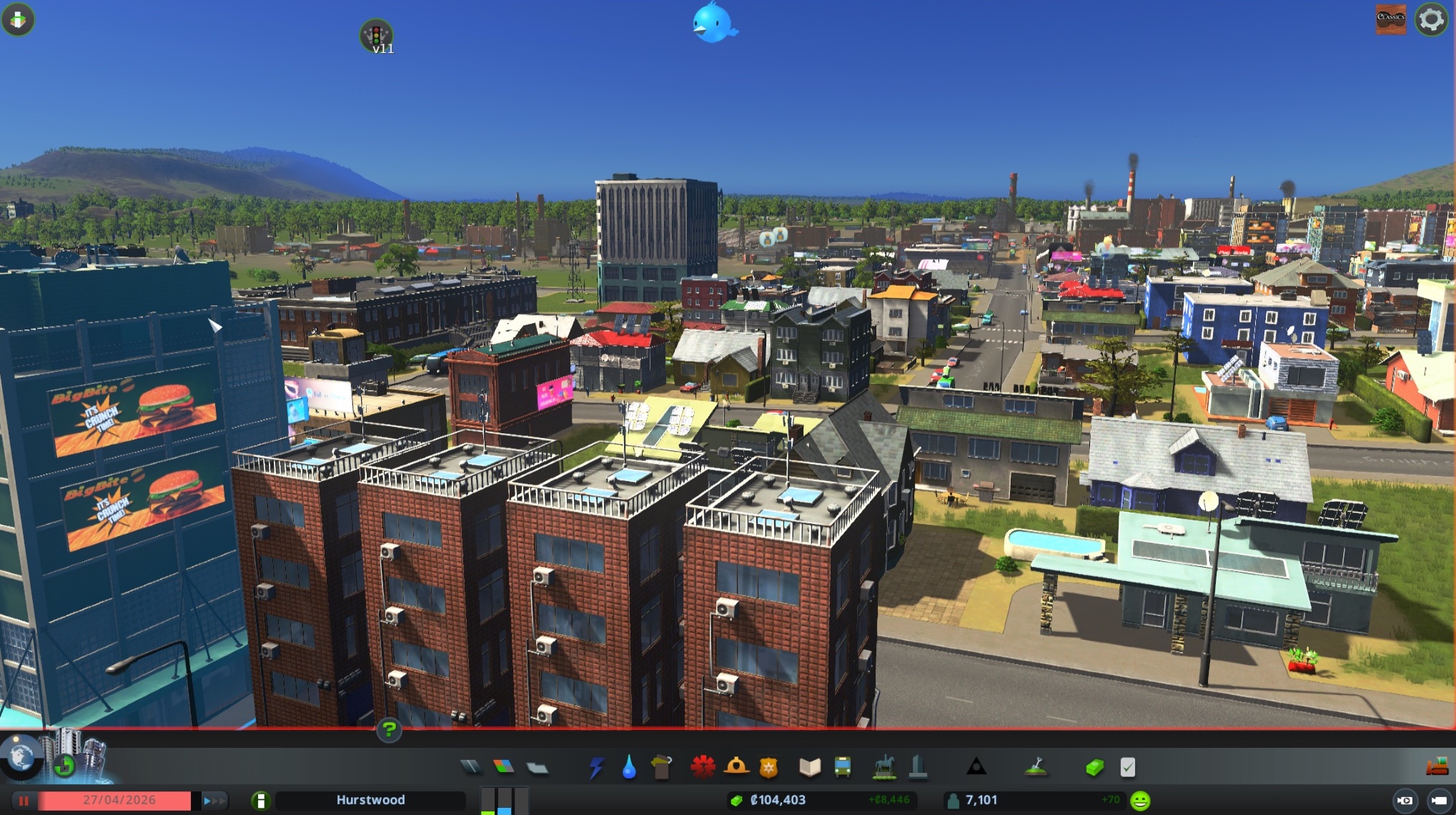Open the Roads construction menu
Viewport: 1456px width, 815px height.
point(472,767)
